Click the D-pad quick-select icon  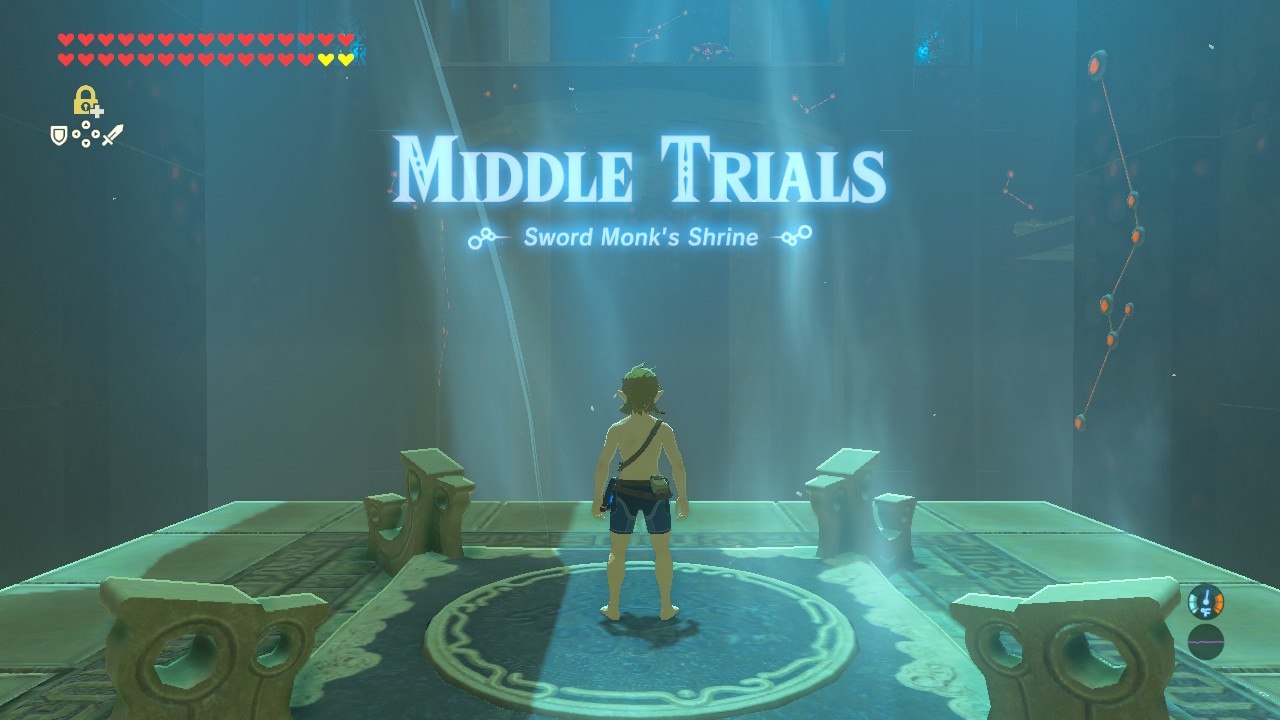click(x=85, y=133)
